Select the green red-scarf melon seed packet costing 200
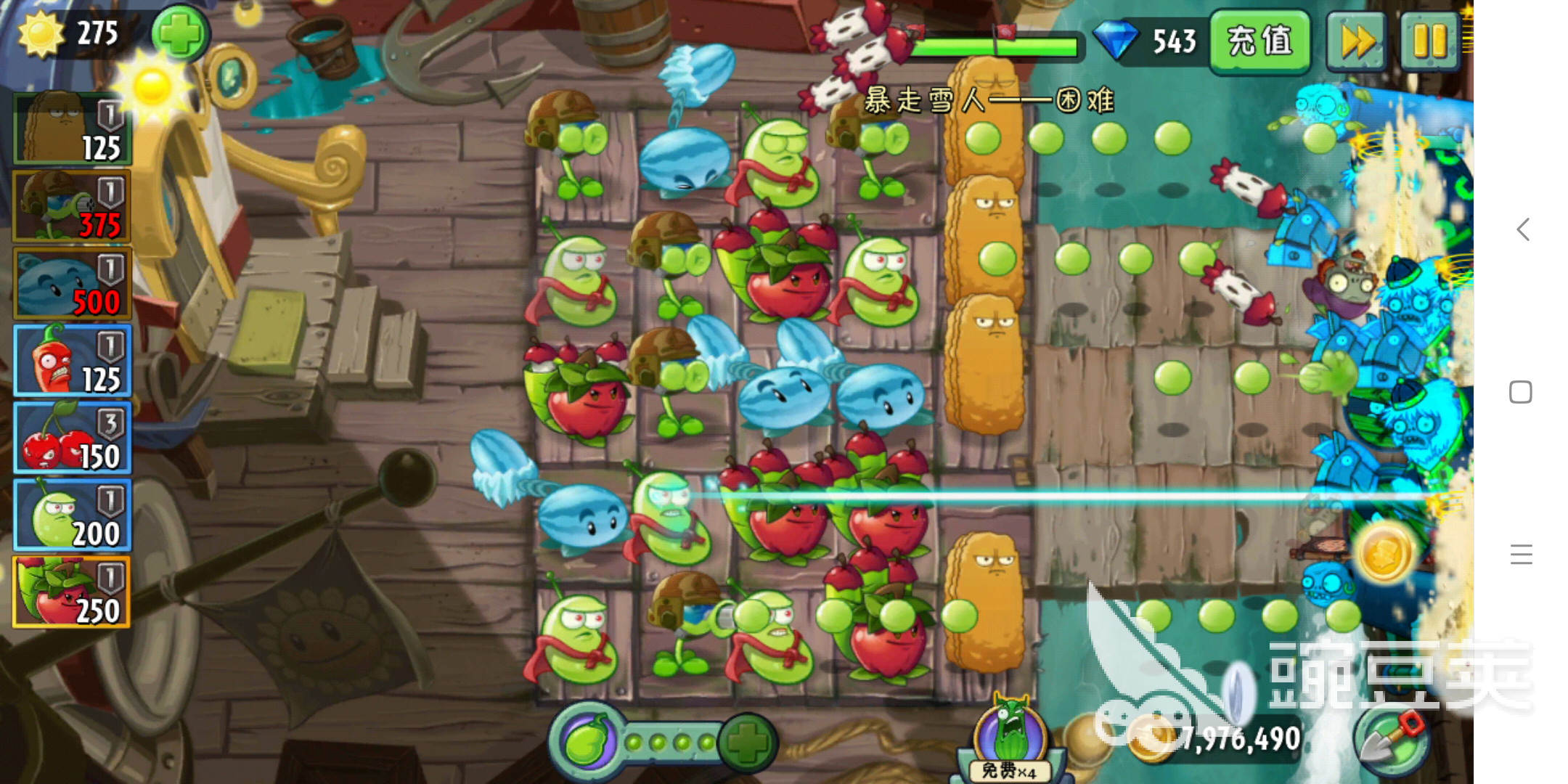Screen dimensions: 1568x784 click(x=72, y=515)
